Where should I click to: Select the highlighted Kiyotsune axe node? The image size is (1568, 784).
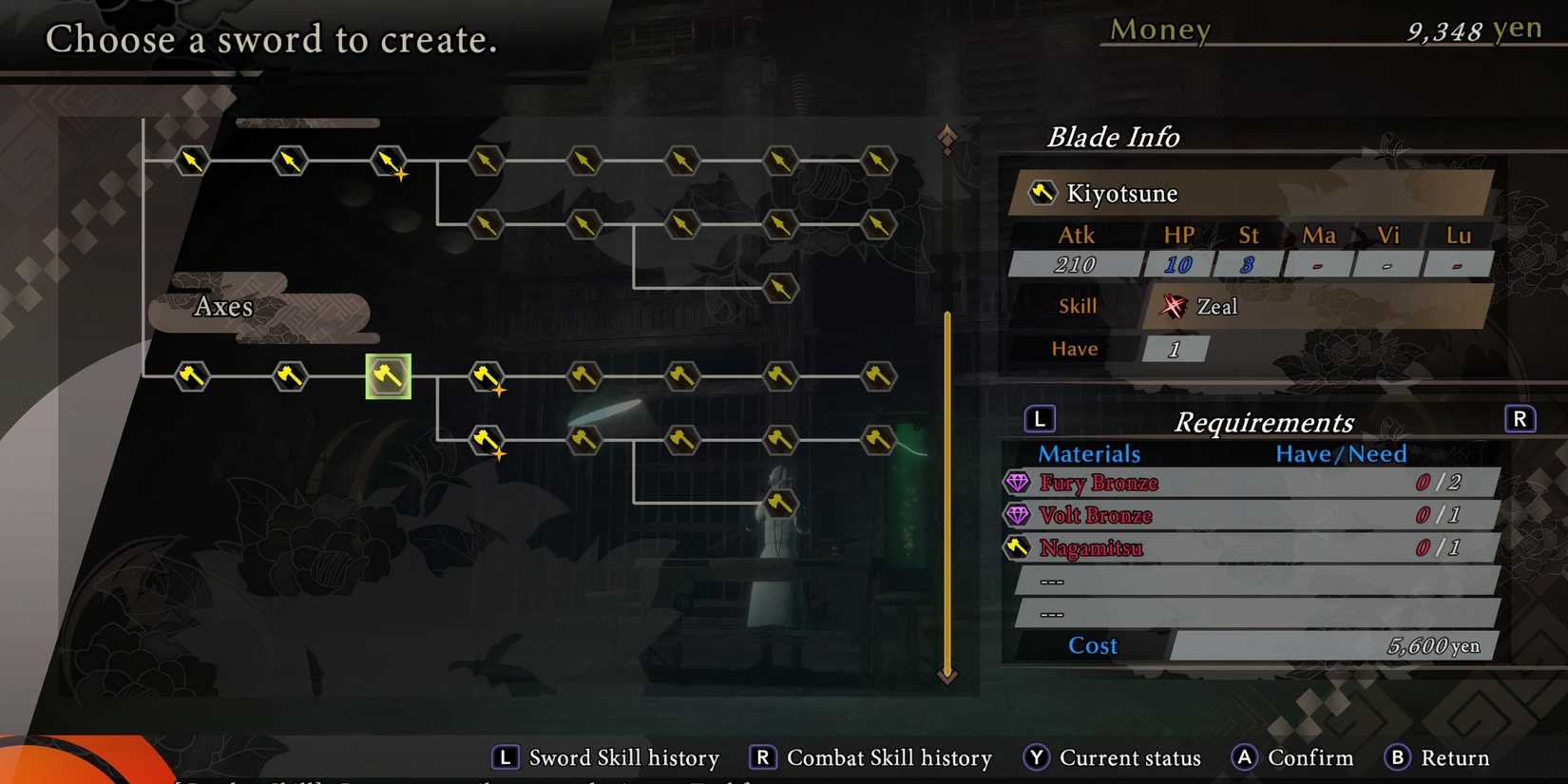pyautogui.click(x=388, y=376)
